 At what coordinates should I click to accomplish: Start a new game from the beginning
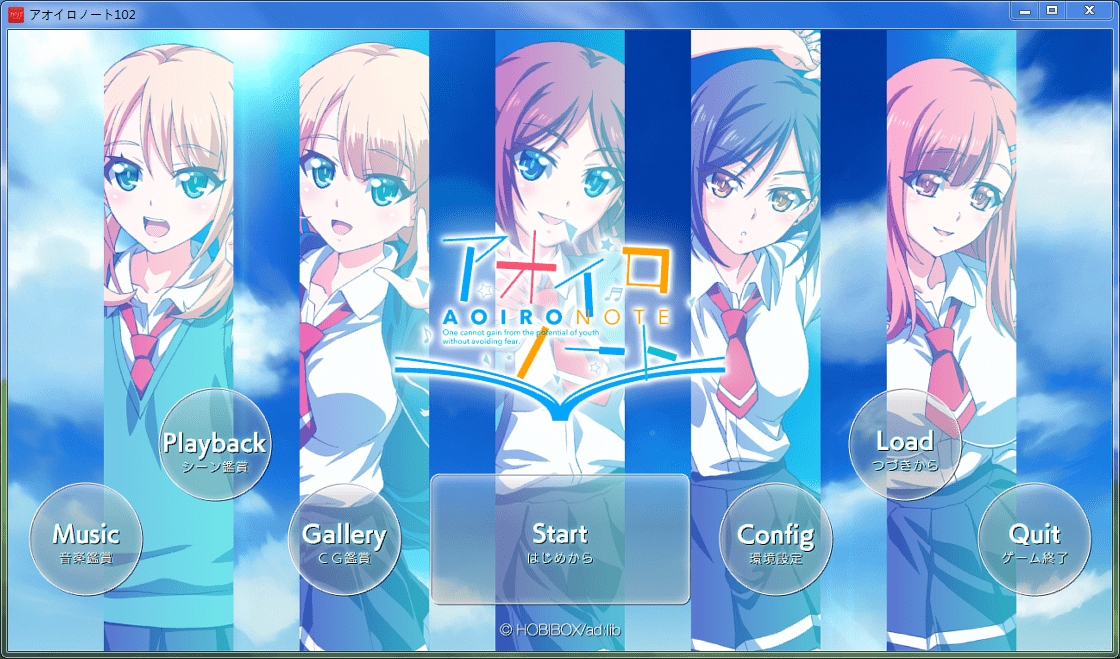point(560,540)
